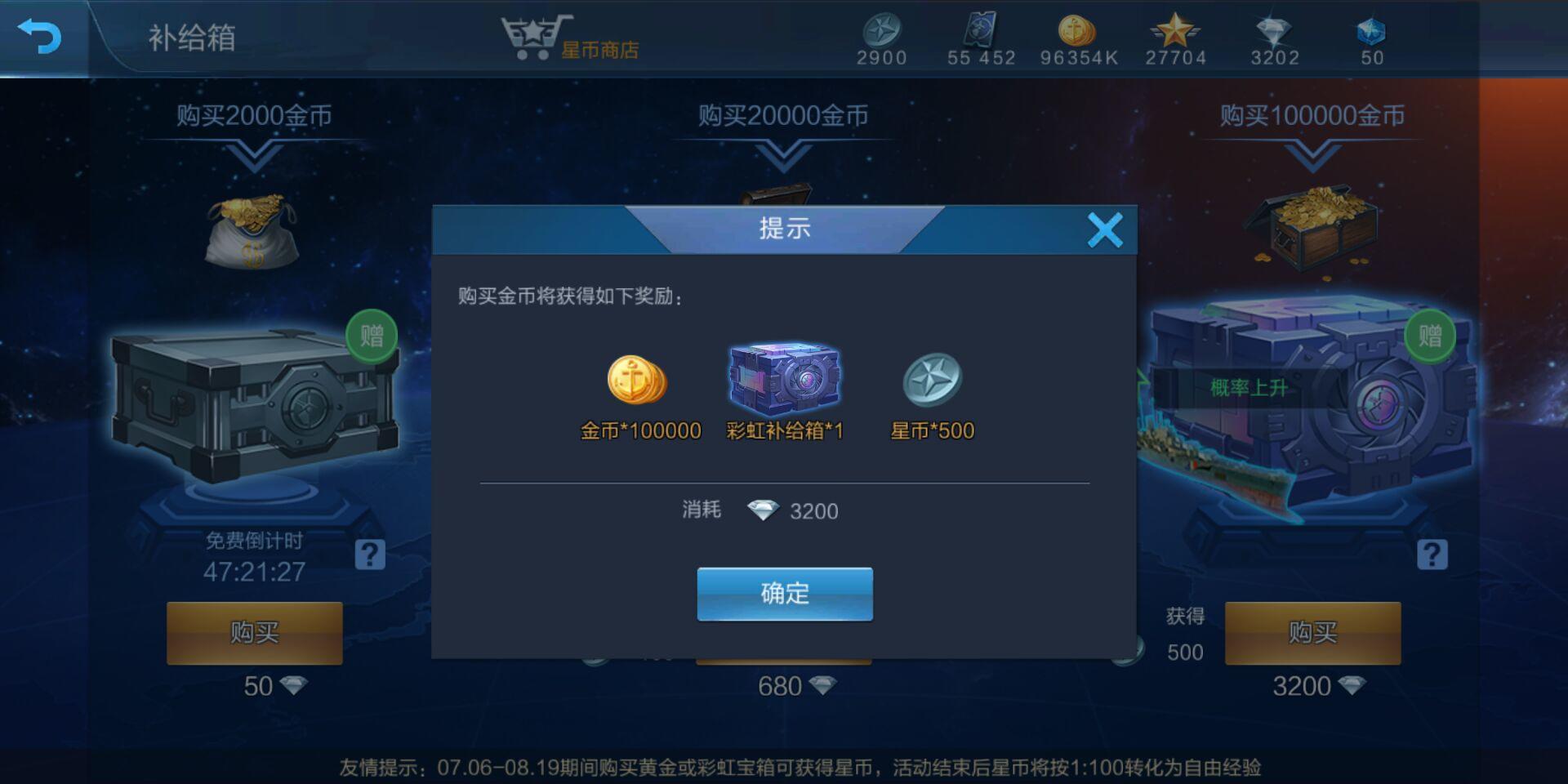Image resolution: width=1568 pixels, height=784 pixels.
Task: Click the question mark help icon on the left
Action: (372, 555)
